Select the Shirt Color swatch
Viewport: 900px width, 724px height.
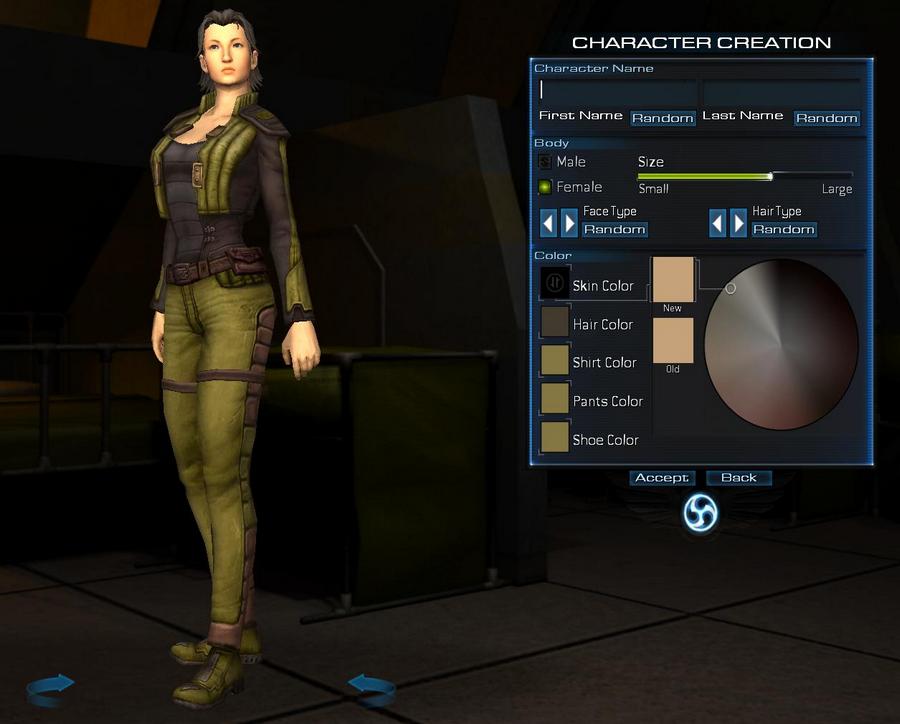tap(555, 360)
